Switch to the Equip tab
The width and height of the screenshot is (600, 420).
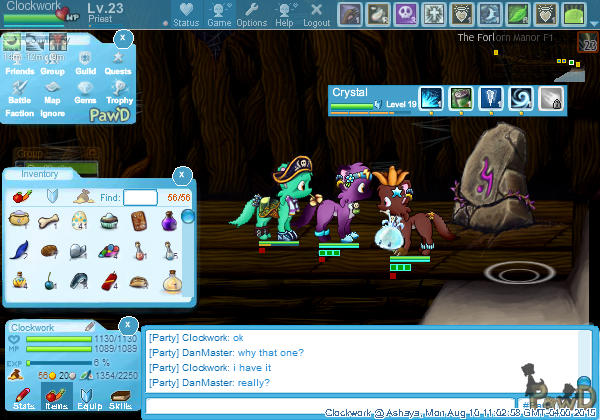(x=87, y=400)
